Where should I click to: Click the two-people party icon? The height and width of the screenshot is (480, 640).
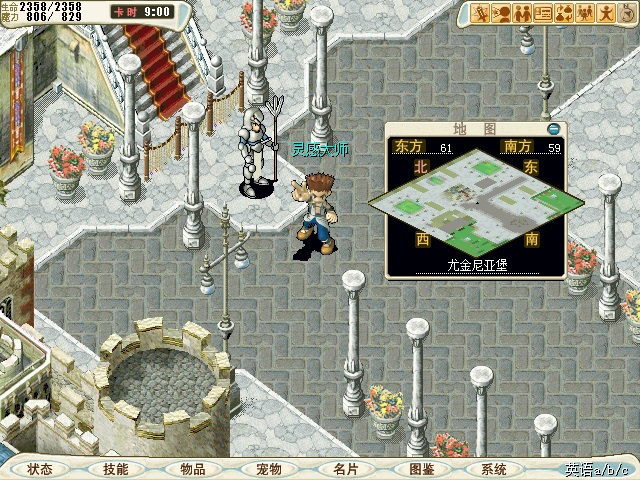click(524, 13)
